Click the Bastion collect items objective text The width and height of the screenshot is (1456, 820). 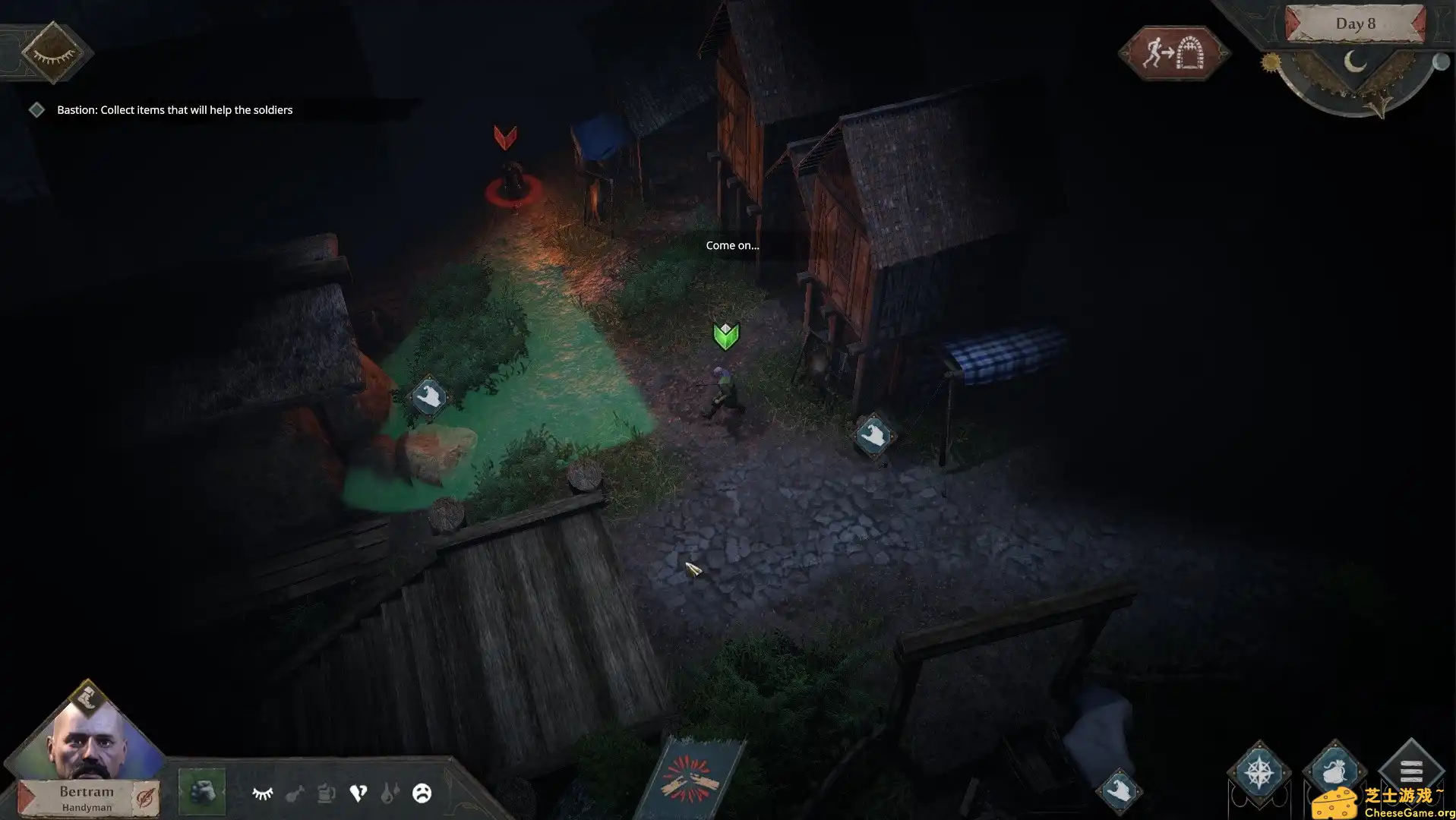(174, 109)
